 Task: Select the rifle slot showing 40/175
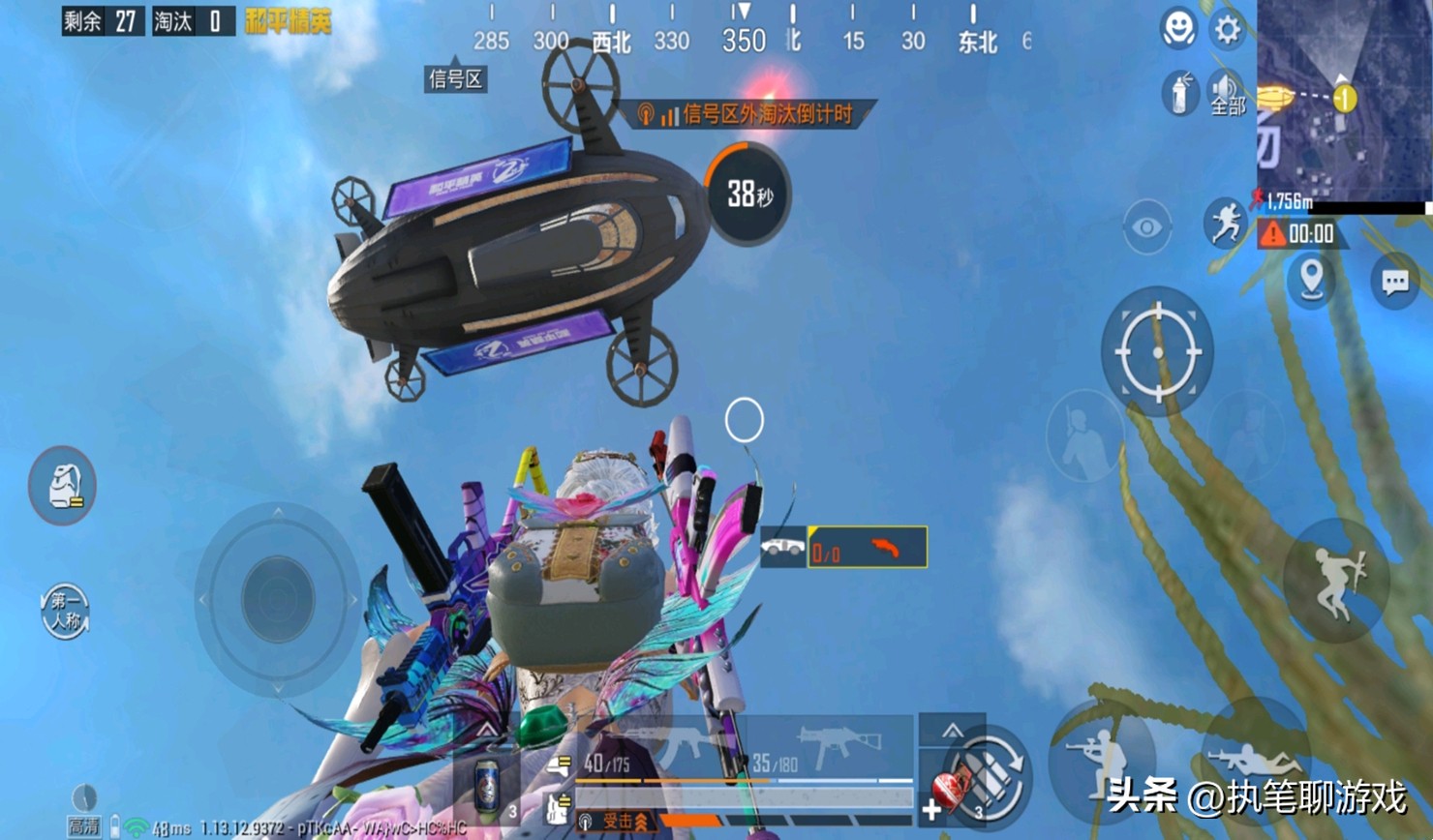658,753
